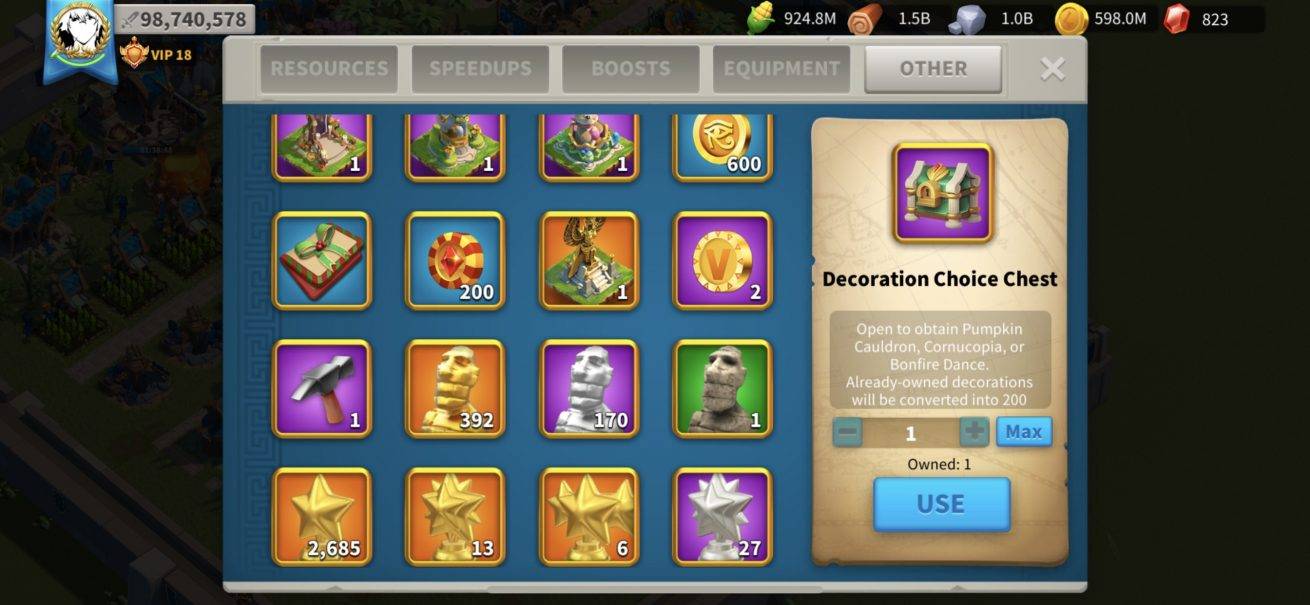Screen dimensions: 1310x605
Task: Switch to the Resources tab
Action: [329, 69]
